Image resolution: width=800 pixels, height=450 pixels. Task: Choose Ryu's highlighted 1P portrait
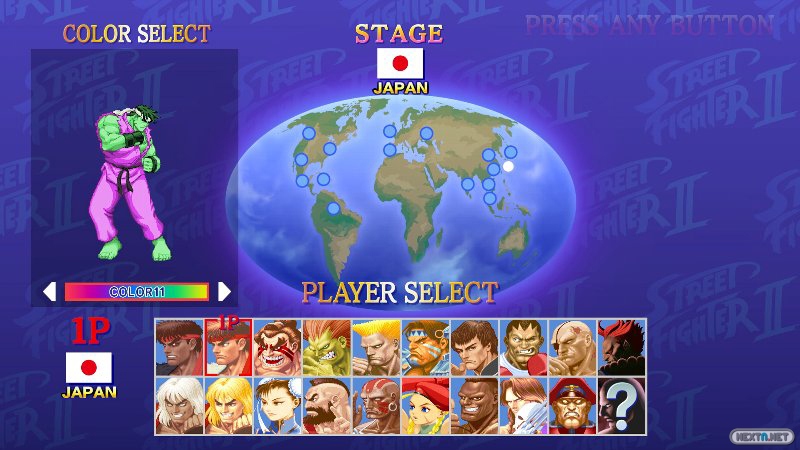click(229, 347)
